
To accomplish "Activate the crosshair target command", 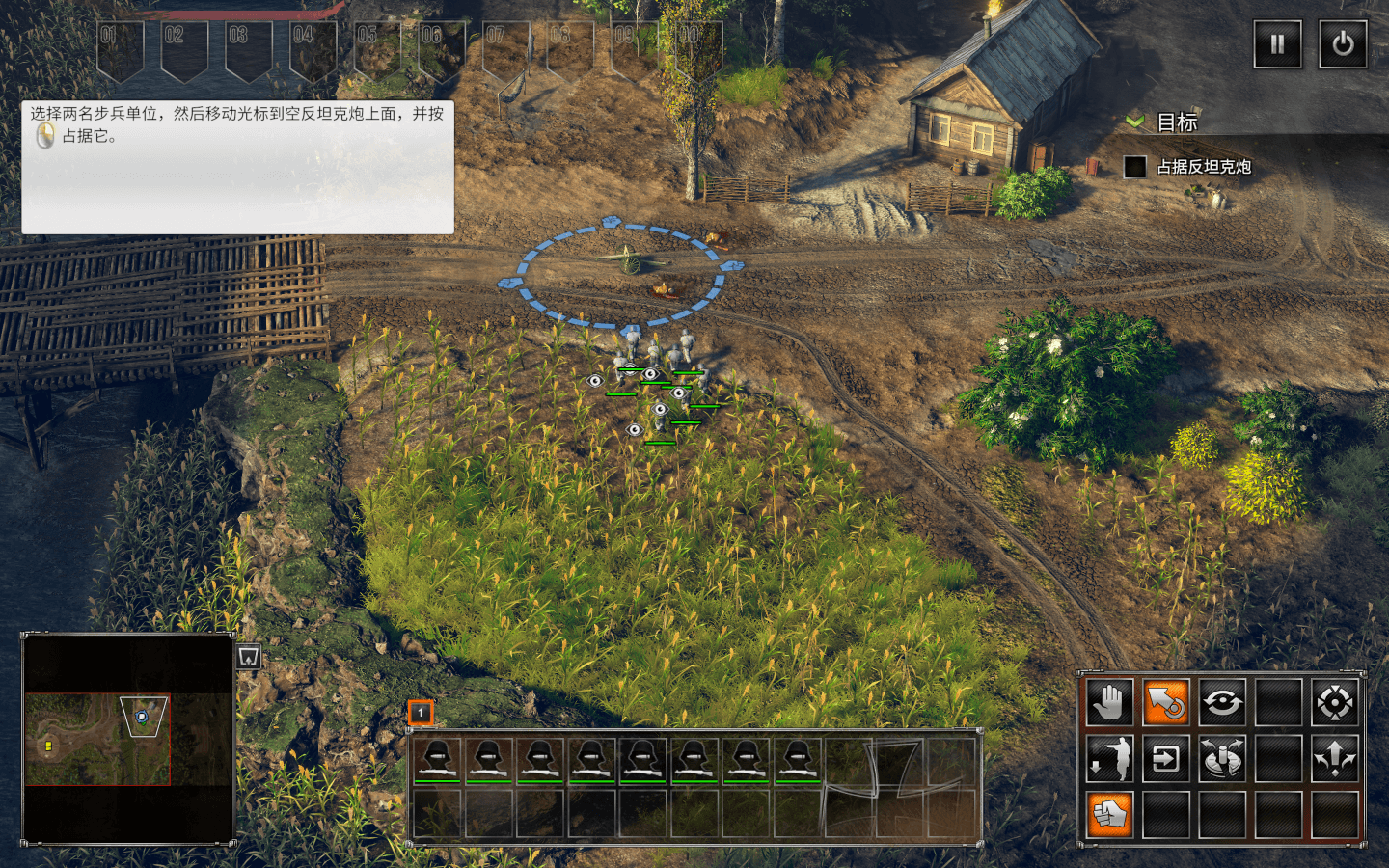I will [1335, 702].
